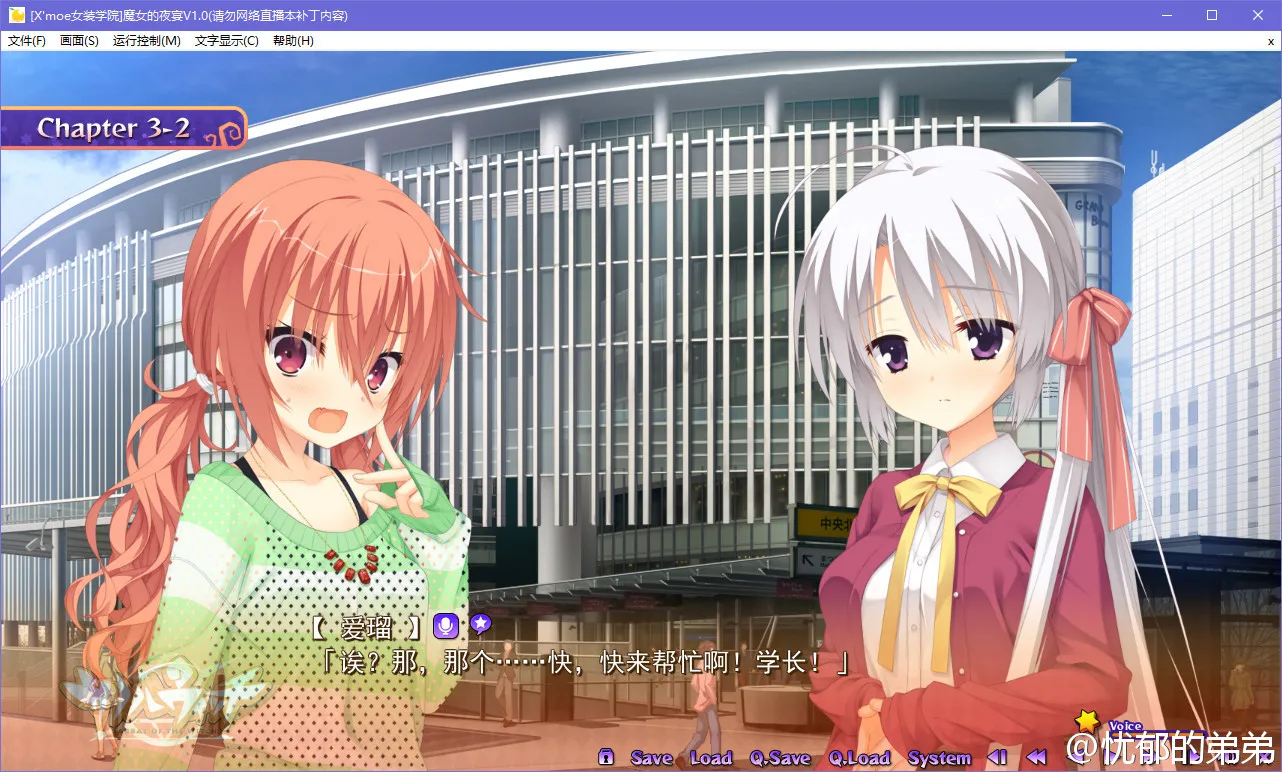Use Q.Load to quick load
The width and height of the screenshot is (1282, 772).
tap(859, 758)
